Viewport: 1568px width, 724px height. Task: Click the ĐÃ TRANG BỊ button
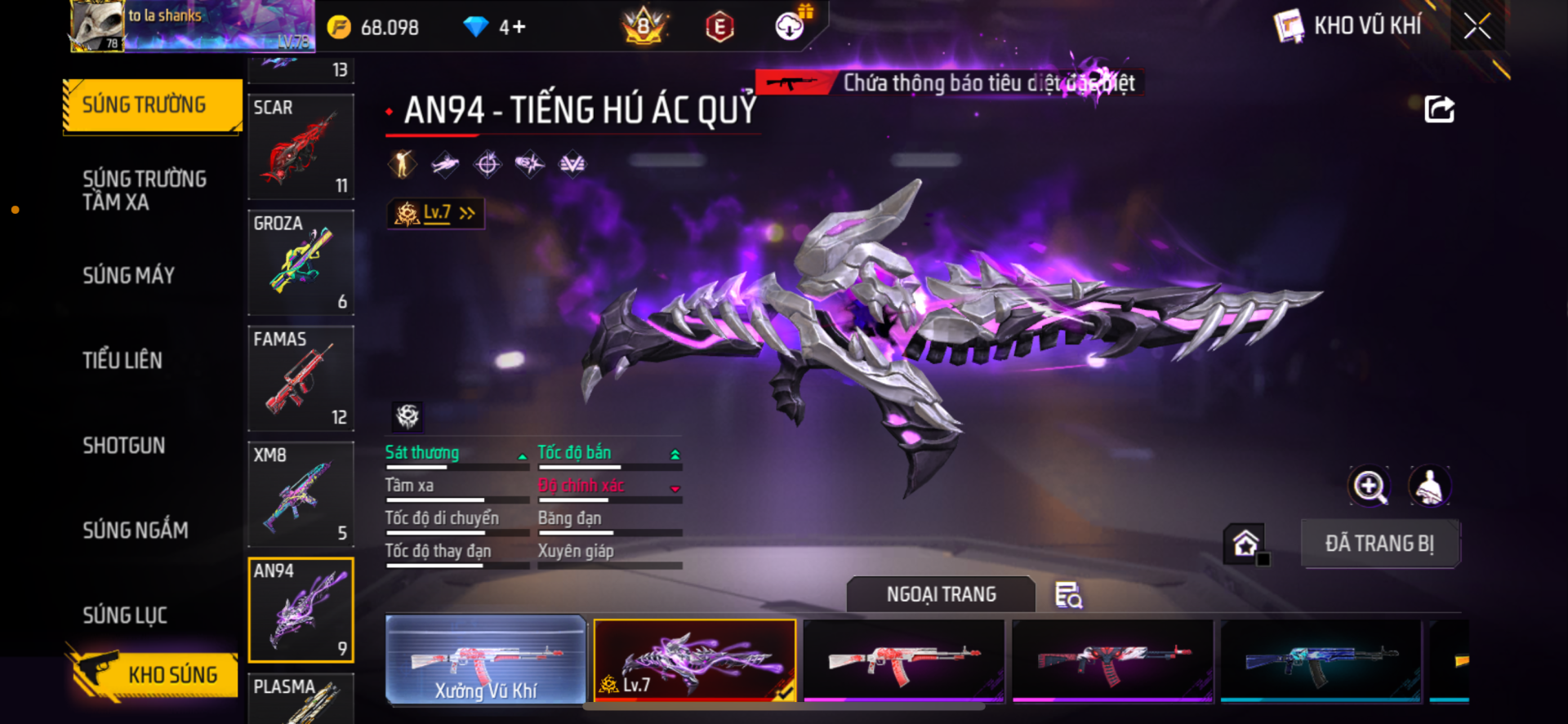(x=1379, y=544)
